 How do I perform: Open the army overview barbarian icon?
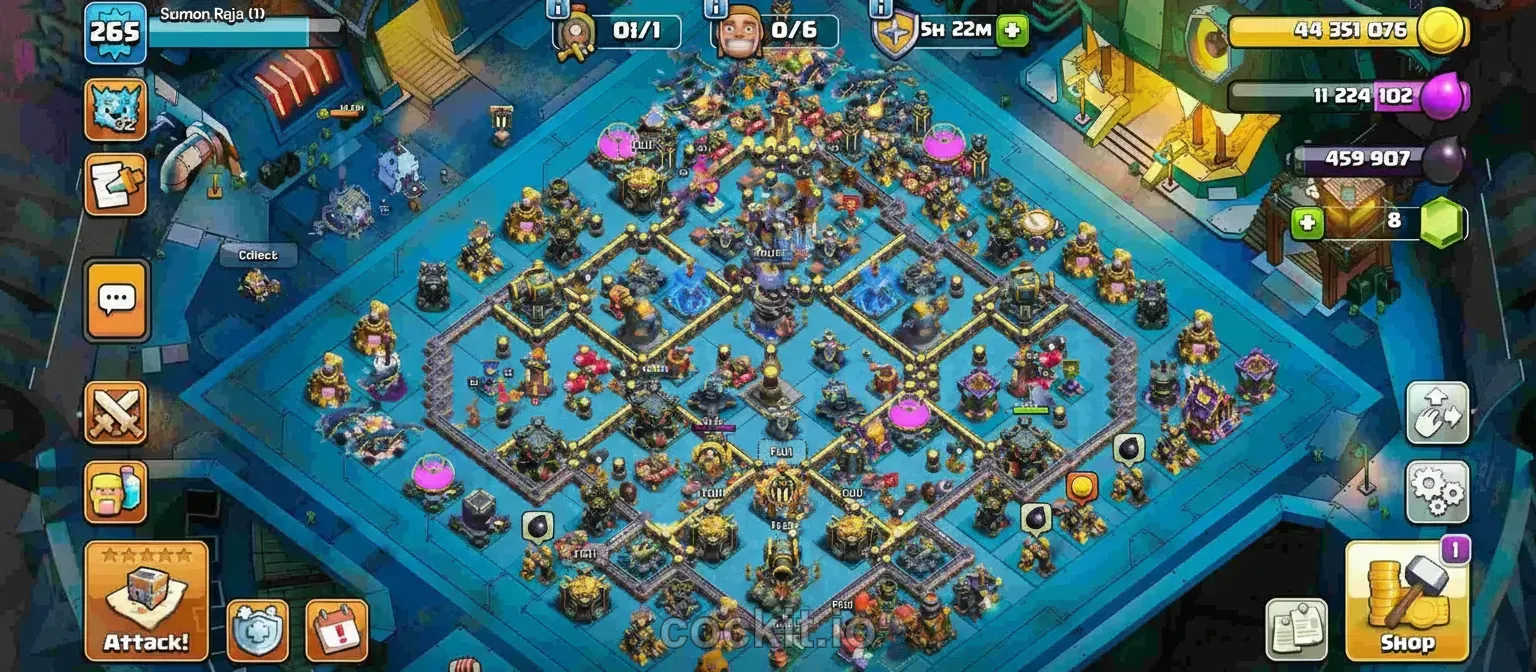(x=116, y=492)
